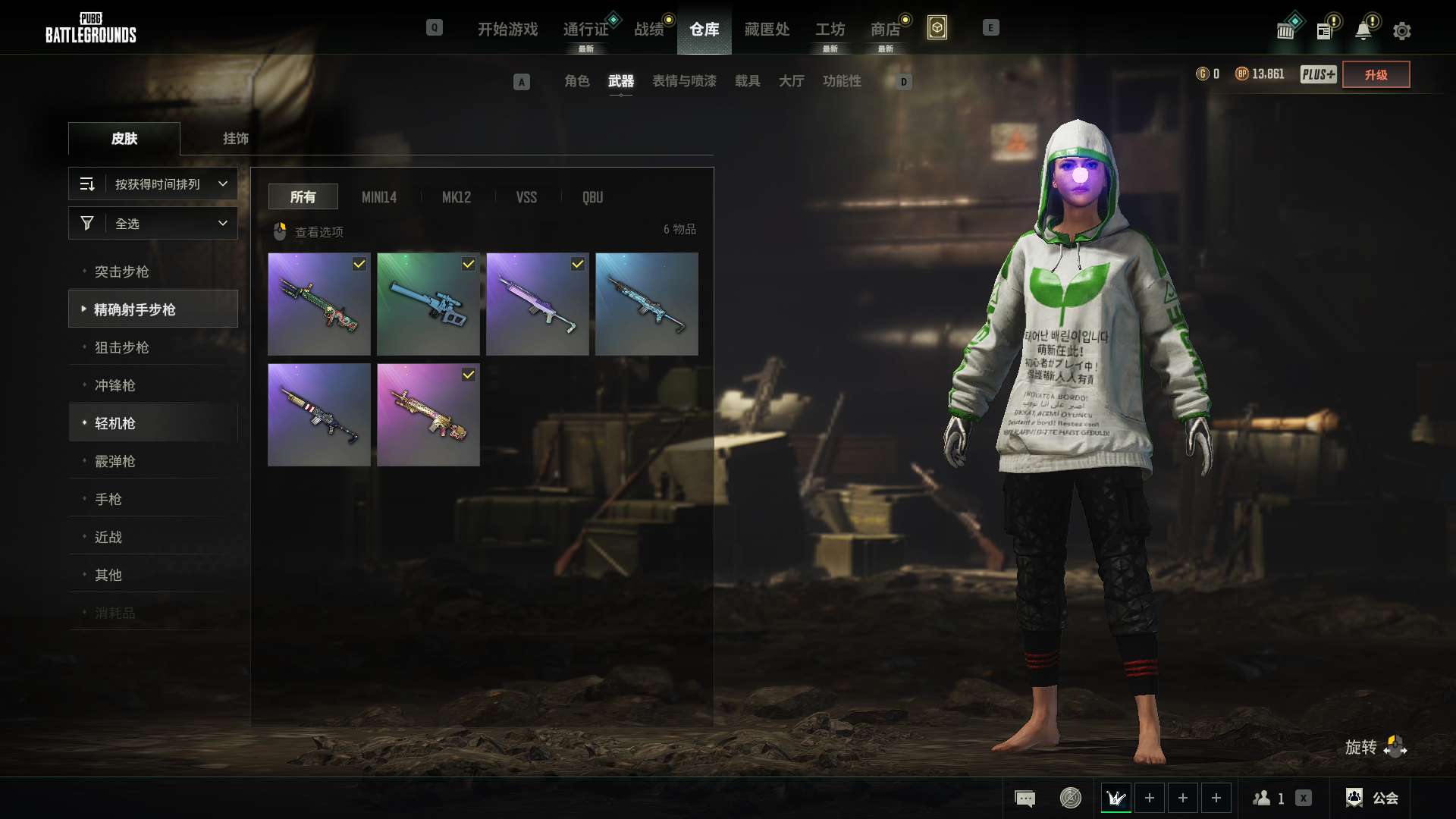The height and width of the screenshot is (819, 1456).
Task: Choose the 突击步枪 assault rifle category
Action: pyautogui.click(x=122, y=271)
